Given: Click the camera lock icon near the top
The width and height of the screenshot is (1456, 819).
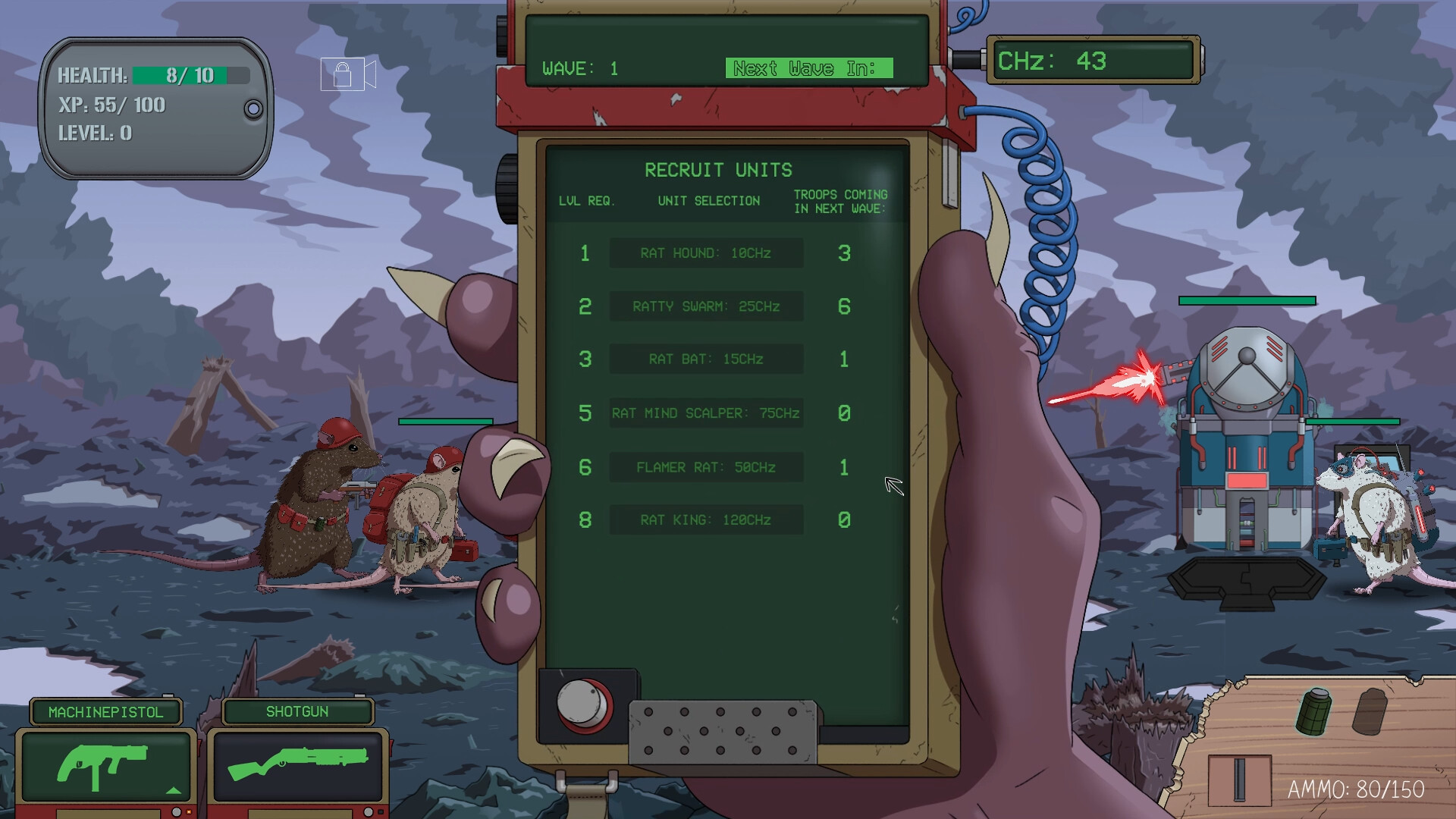Looking at the screenshot, I should (347, 72).
